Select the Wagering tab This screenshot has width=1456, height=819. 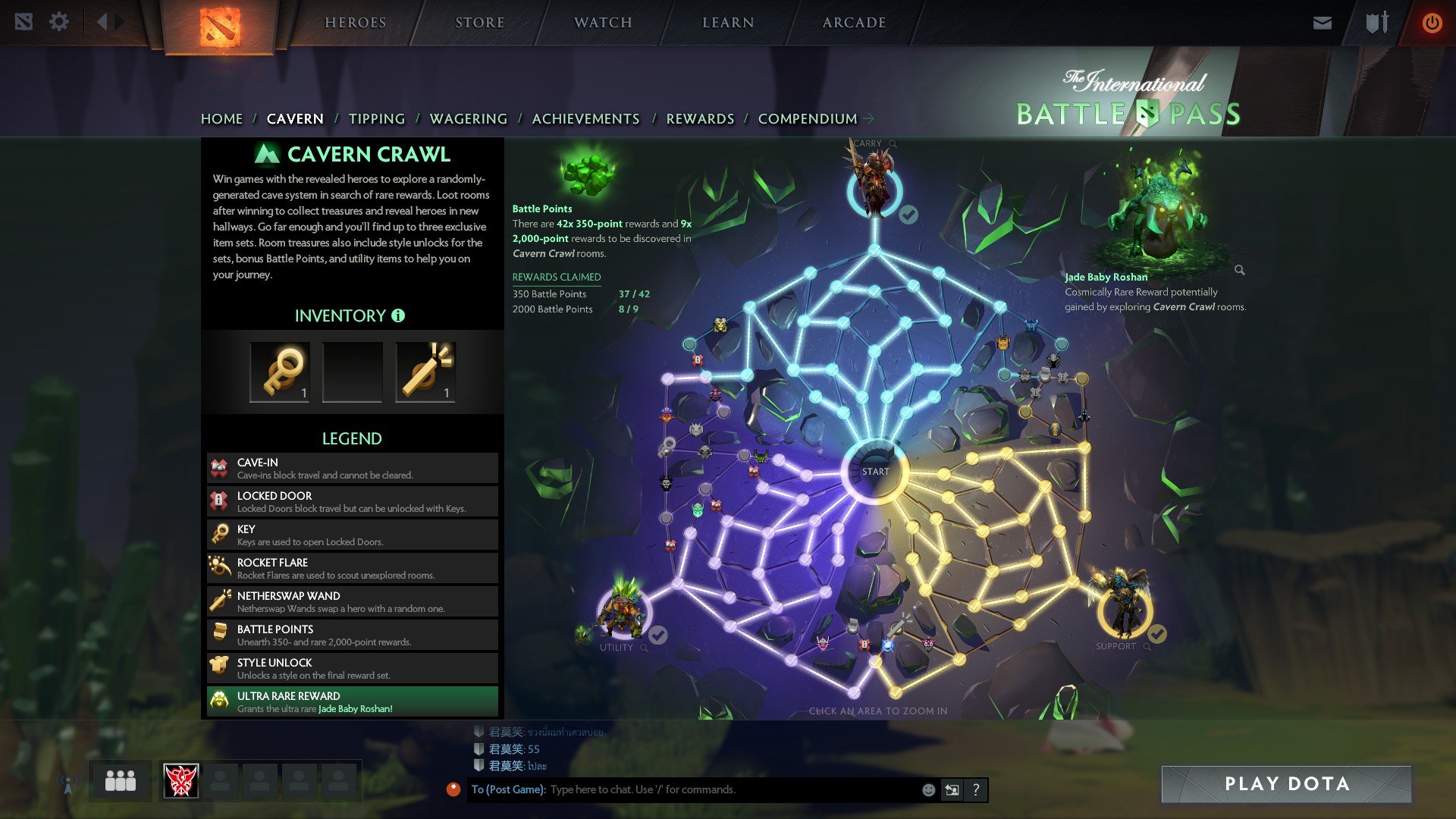[x=468, y=119]
